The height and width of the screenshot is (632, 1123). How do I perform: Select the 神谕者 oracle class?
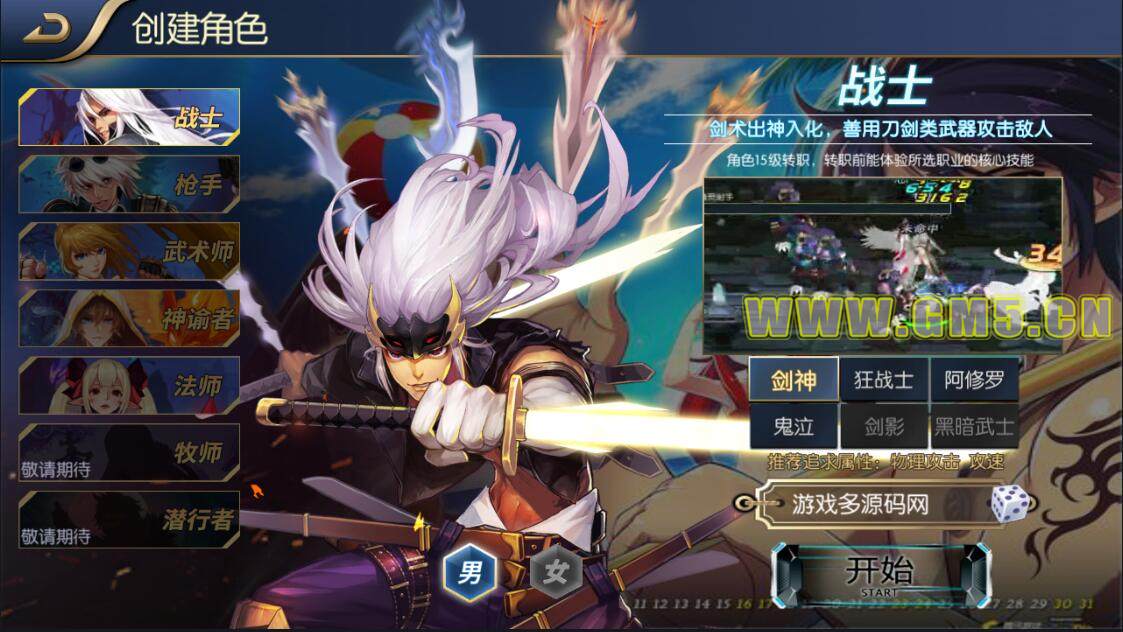[x=129, y=318]
